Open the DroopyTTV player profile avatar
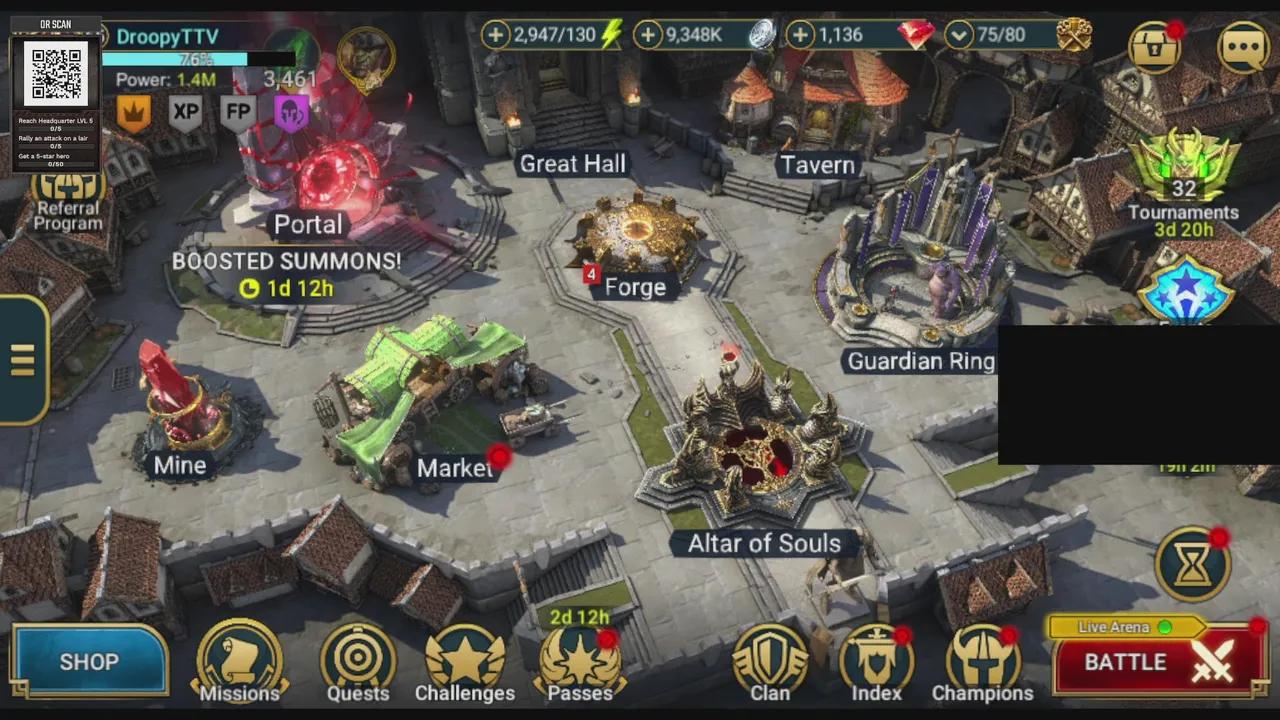This screenshot has height=720, width=1280. tap(365, 57)
